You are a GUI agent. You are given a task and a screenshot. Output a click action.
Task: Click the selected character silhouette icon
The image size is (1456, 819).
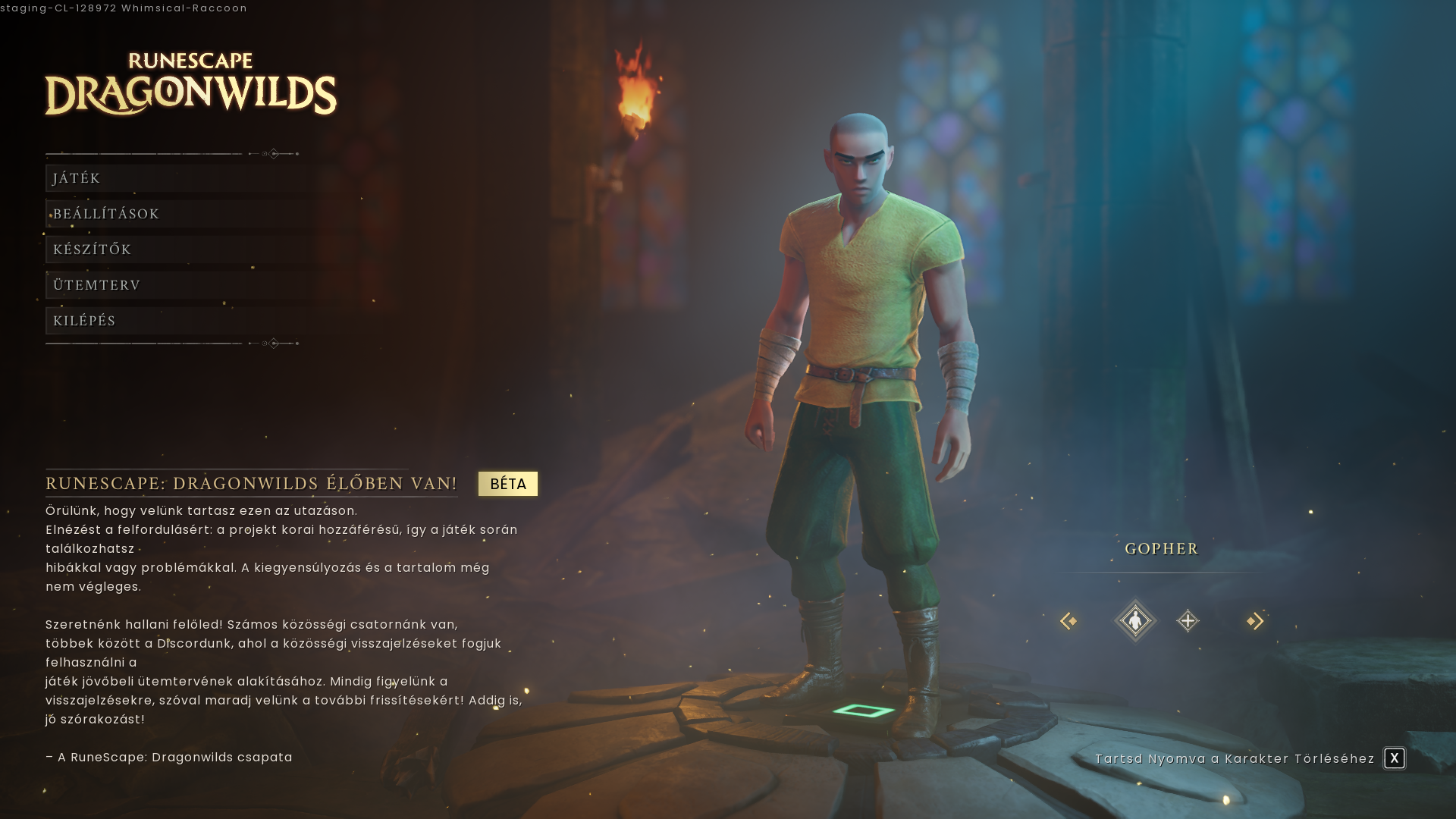[x=1135, y=621]
